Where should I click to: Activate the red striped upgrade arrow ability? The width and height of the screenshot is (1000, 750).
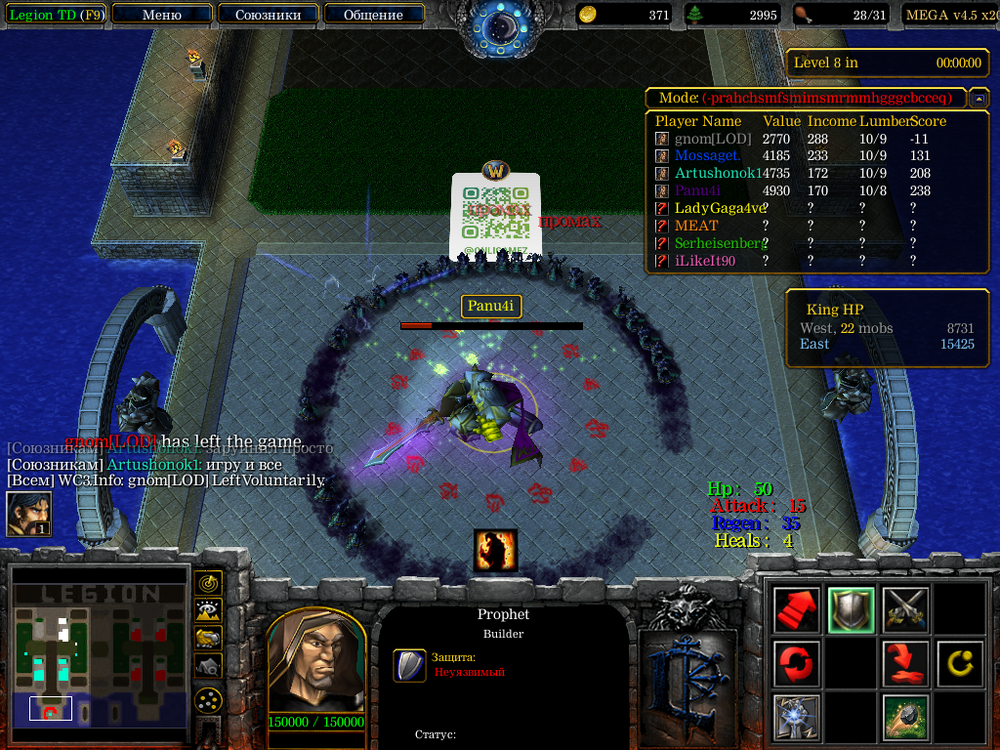pos(796,609)
